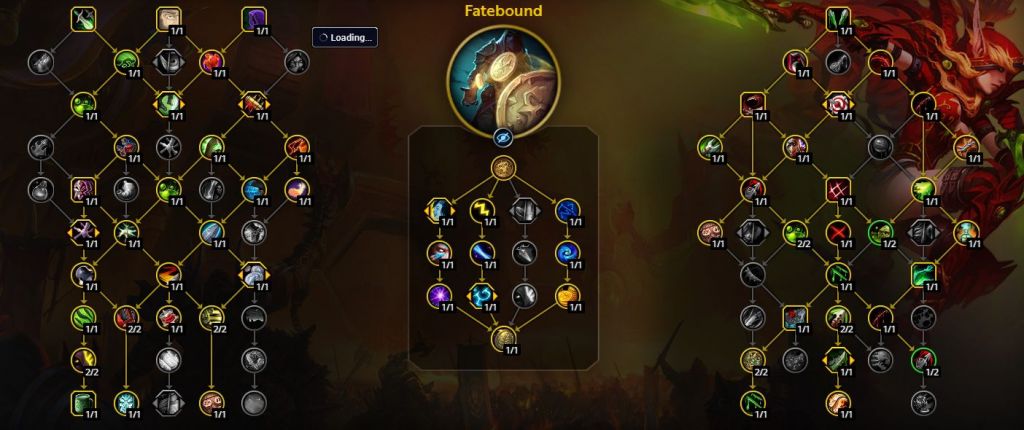Pick the blue swirl talent node
The image size is (1024, 430).
(x=568, y=252)
